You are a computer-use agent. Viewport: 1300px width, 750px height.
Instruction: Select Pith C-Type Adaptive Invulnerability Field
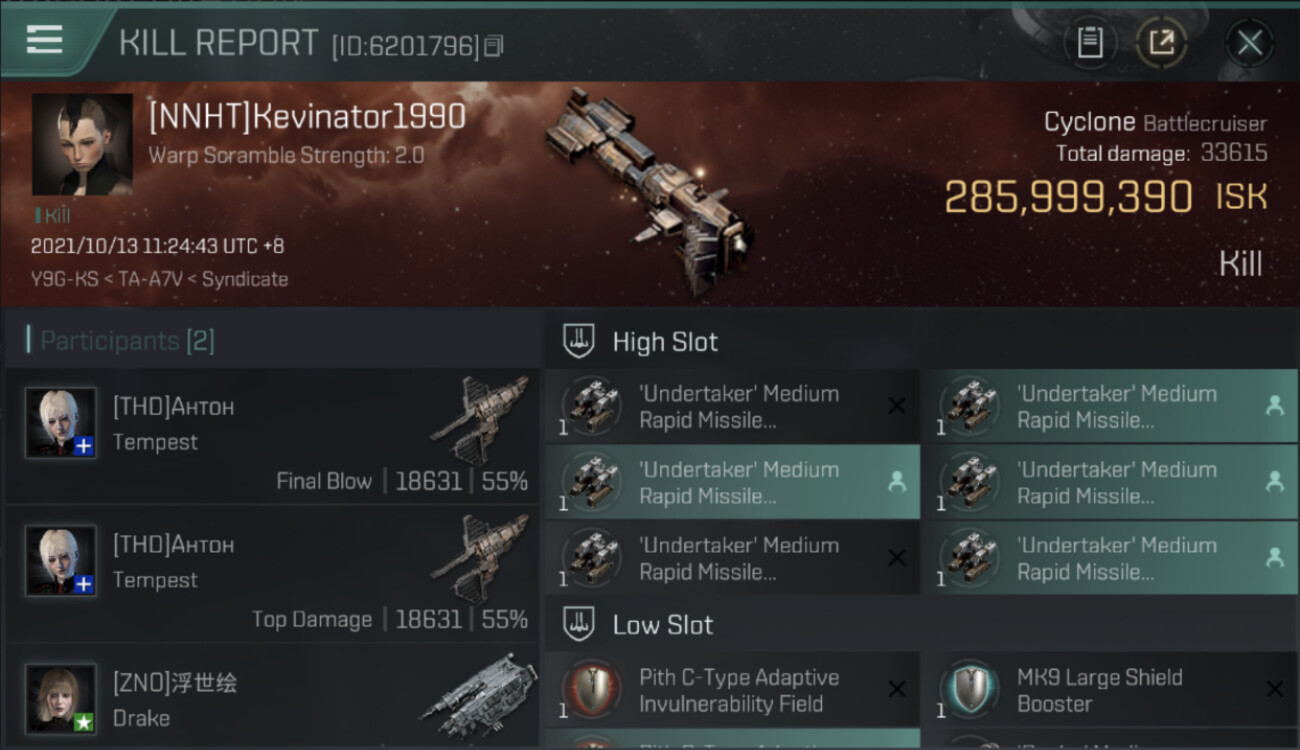click(x=732, y=691)
